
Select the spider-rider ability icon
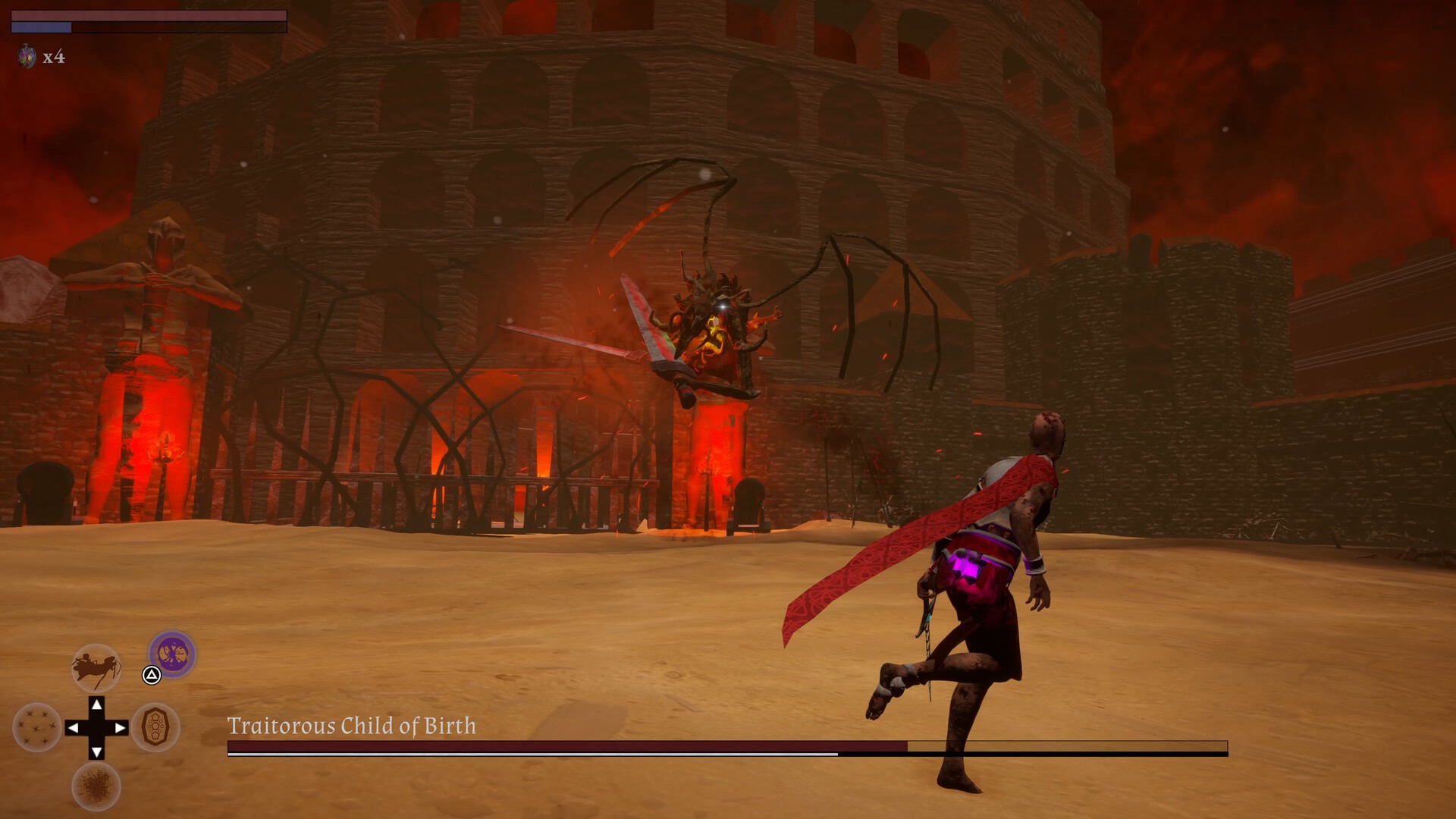click(x=96, y=667)
